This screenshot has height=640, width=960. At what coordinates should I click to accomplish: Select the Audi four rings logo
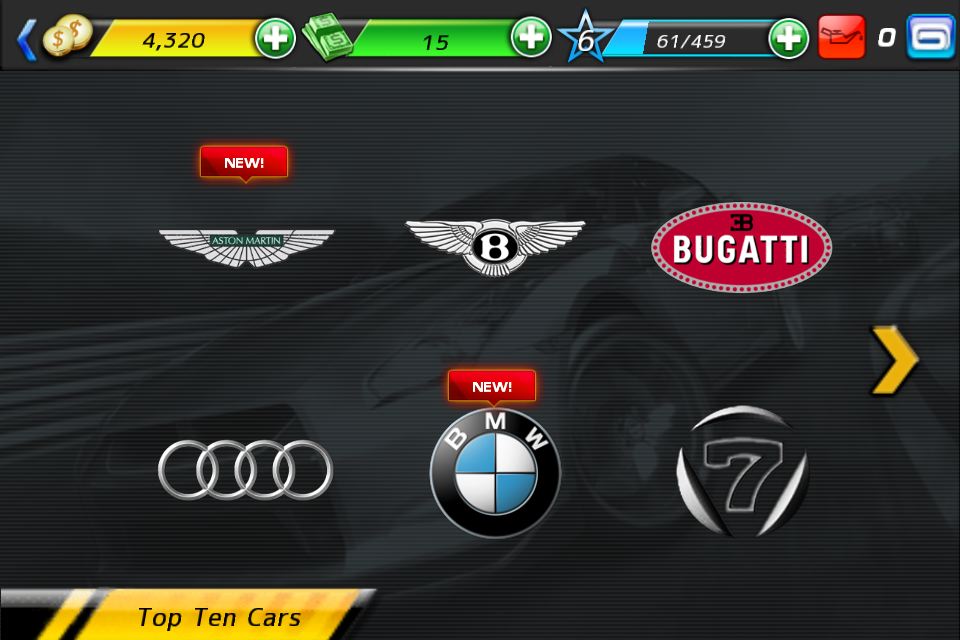pyautogui.click(x=246, y=469)
